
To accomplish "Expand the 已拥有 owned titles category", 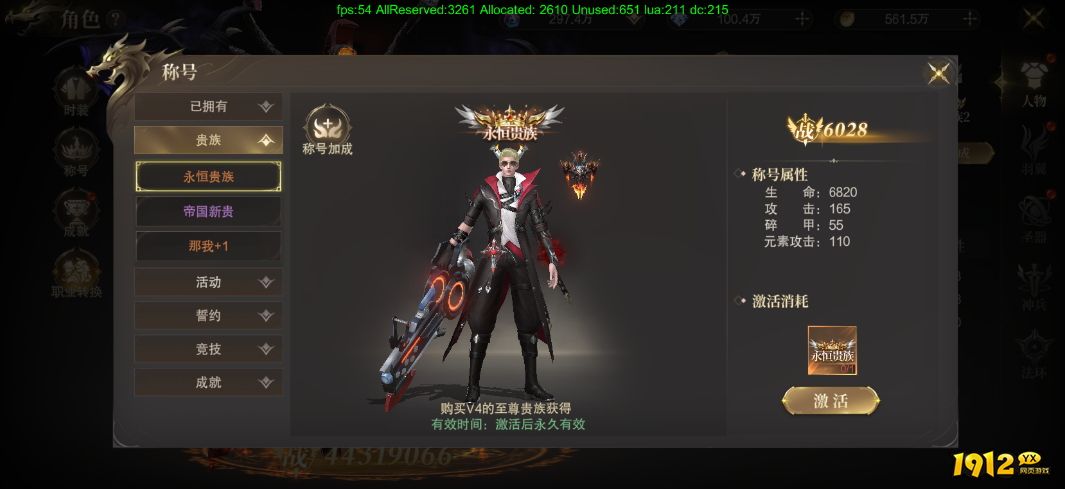I will (x=208, y=107).
